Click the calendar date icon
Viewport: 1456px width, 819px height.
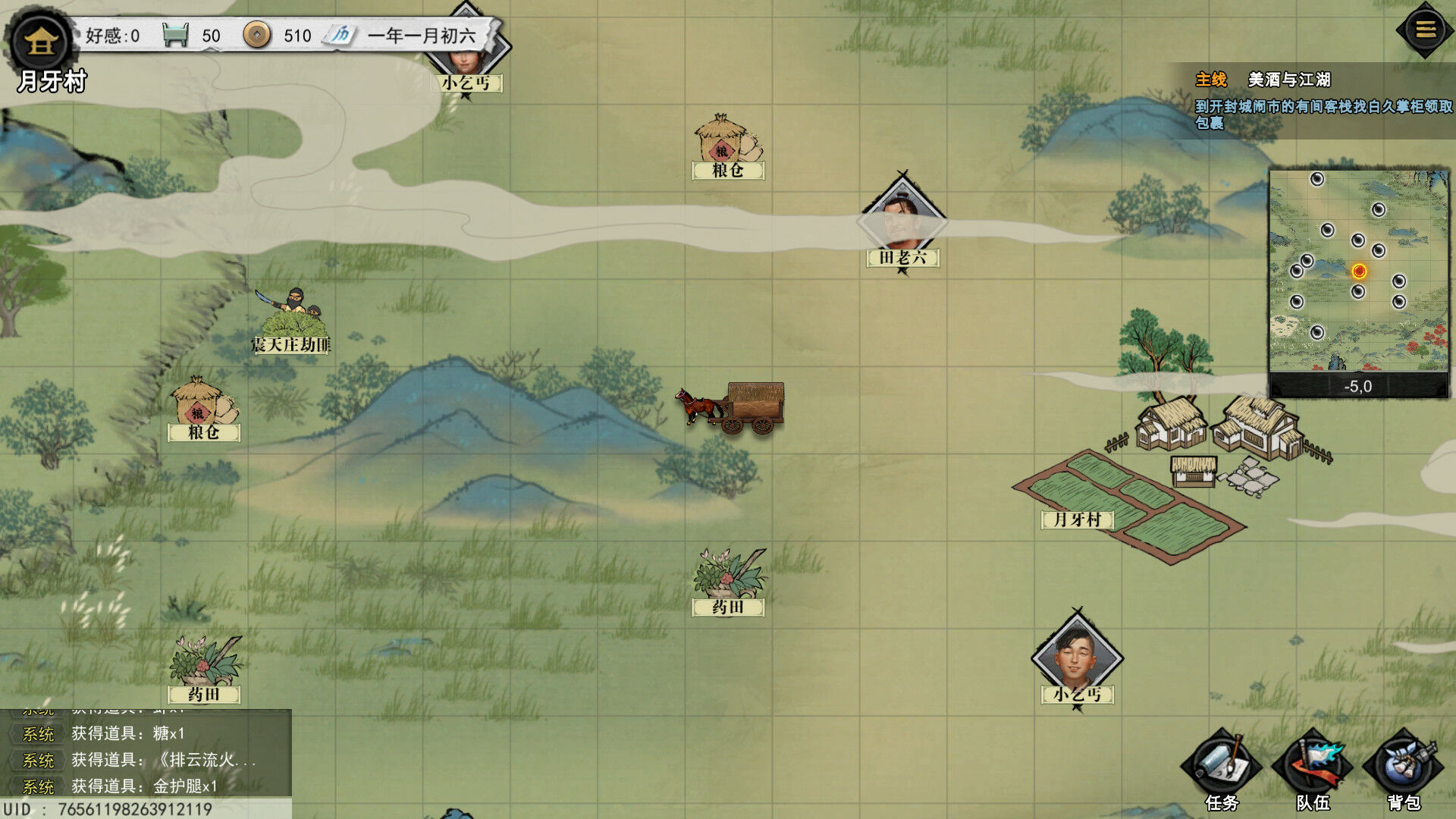click(340, 35)
